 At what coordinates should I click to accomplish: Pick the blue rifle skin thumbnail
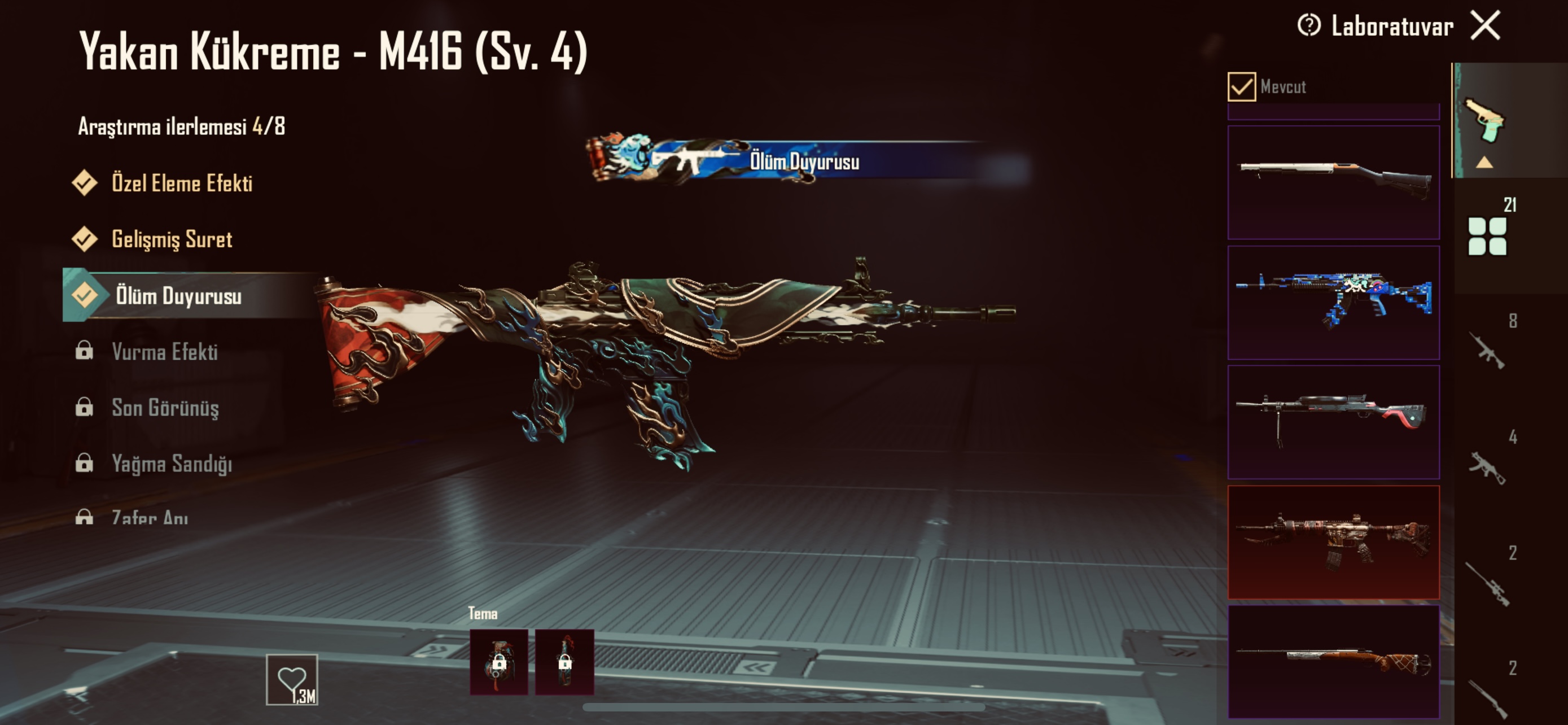pos(1333,302)
